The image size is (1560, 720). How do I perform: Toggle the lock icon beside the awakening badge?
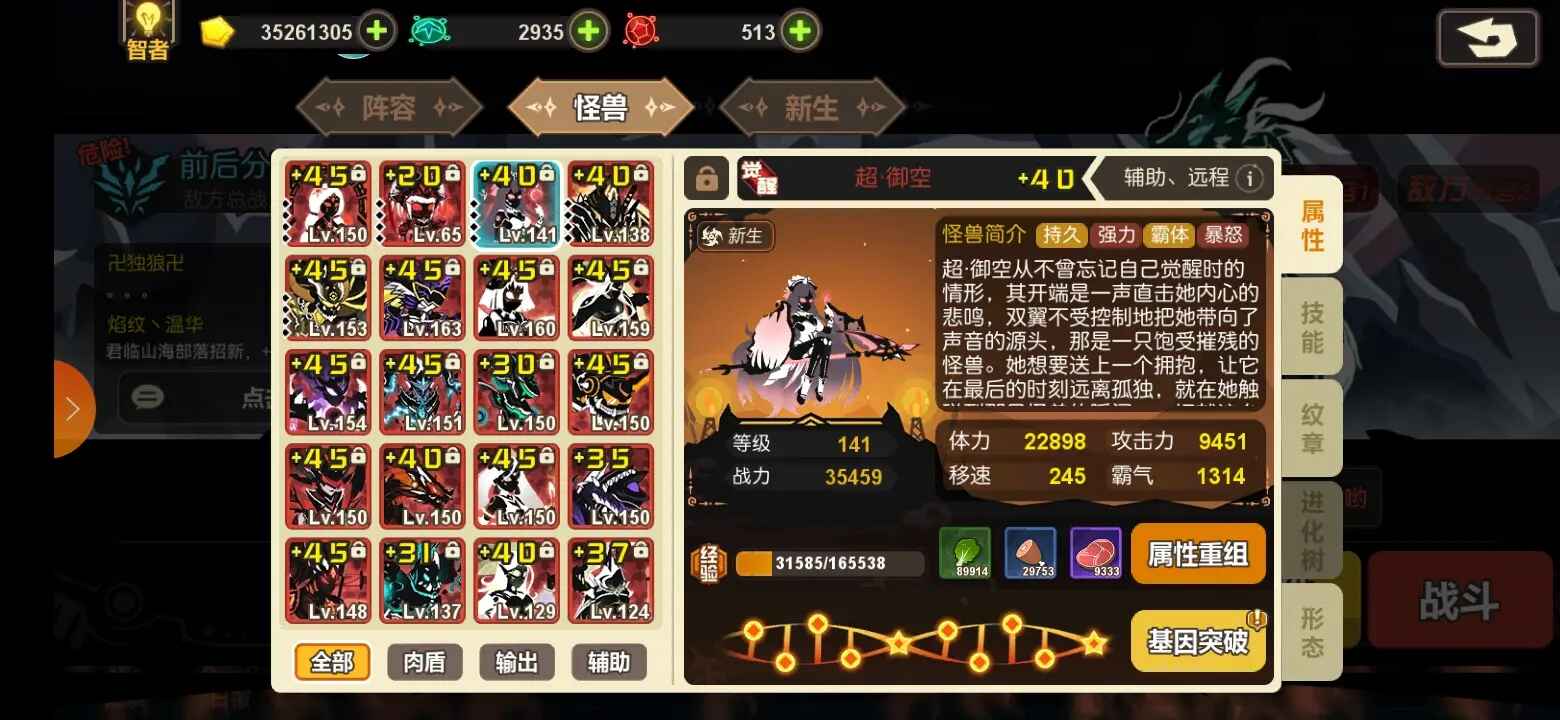point(708,177)
